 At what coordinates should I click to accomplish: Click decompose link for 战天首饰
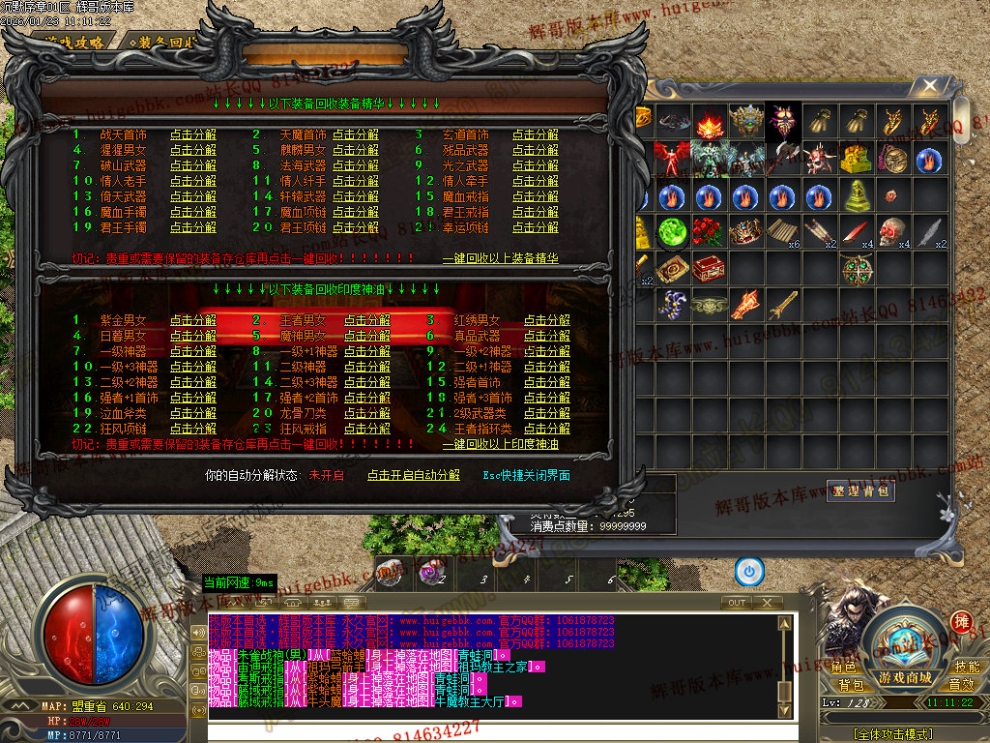(x=192, y=135)
